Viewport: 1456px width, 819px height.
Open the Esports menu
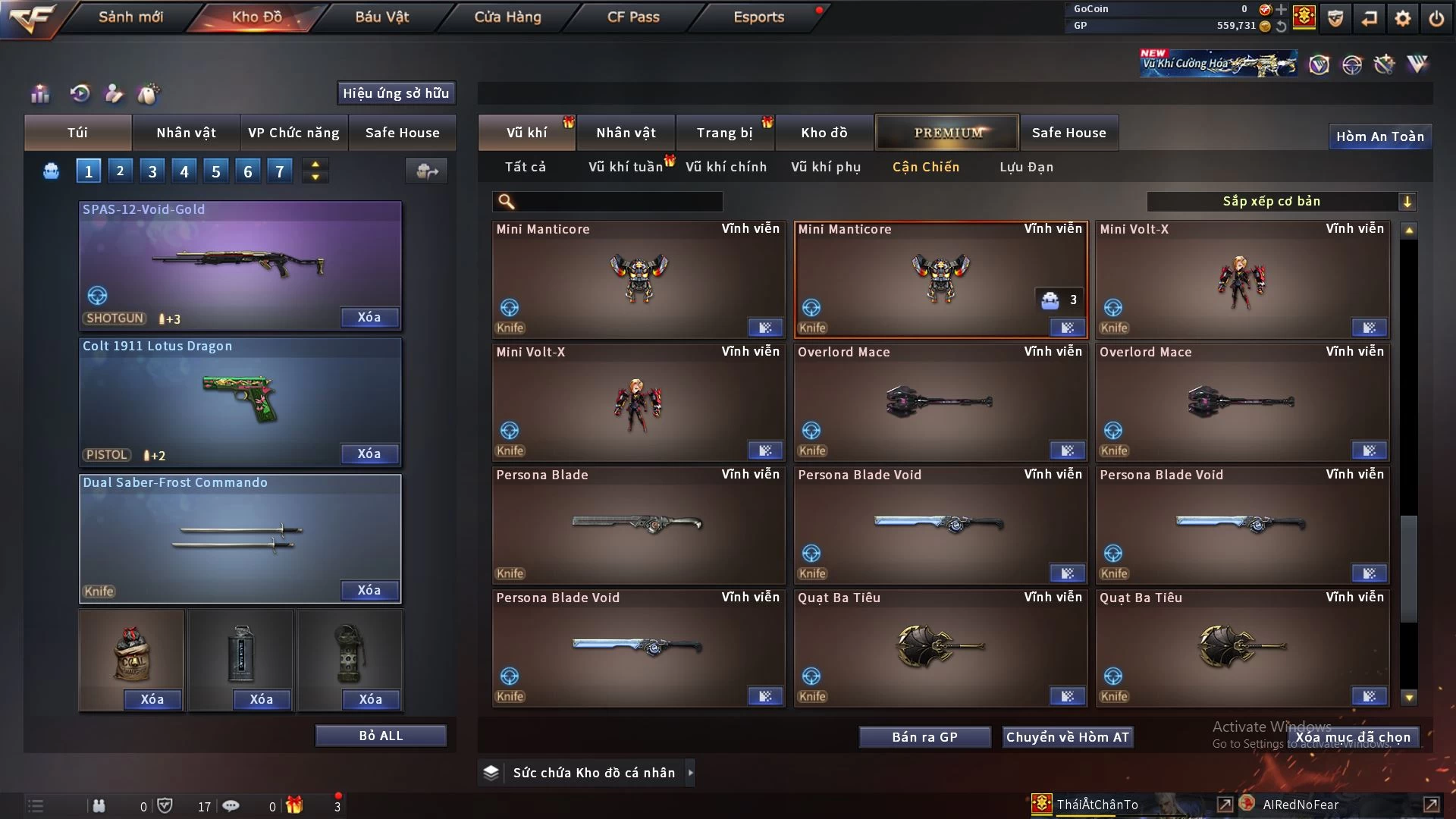point(758,17)
